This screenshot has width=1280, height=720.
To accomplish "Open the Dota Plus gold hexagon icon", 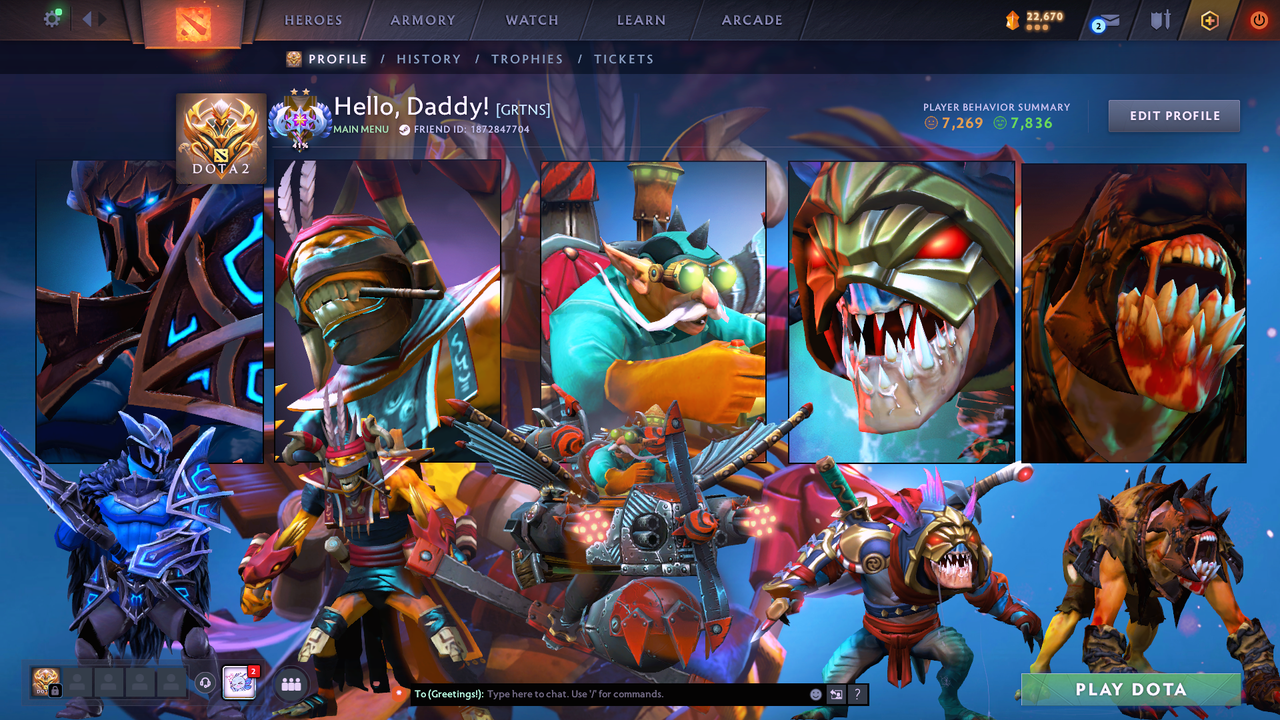I will (1210, 20).
